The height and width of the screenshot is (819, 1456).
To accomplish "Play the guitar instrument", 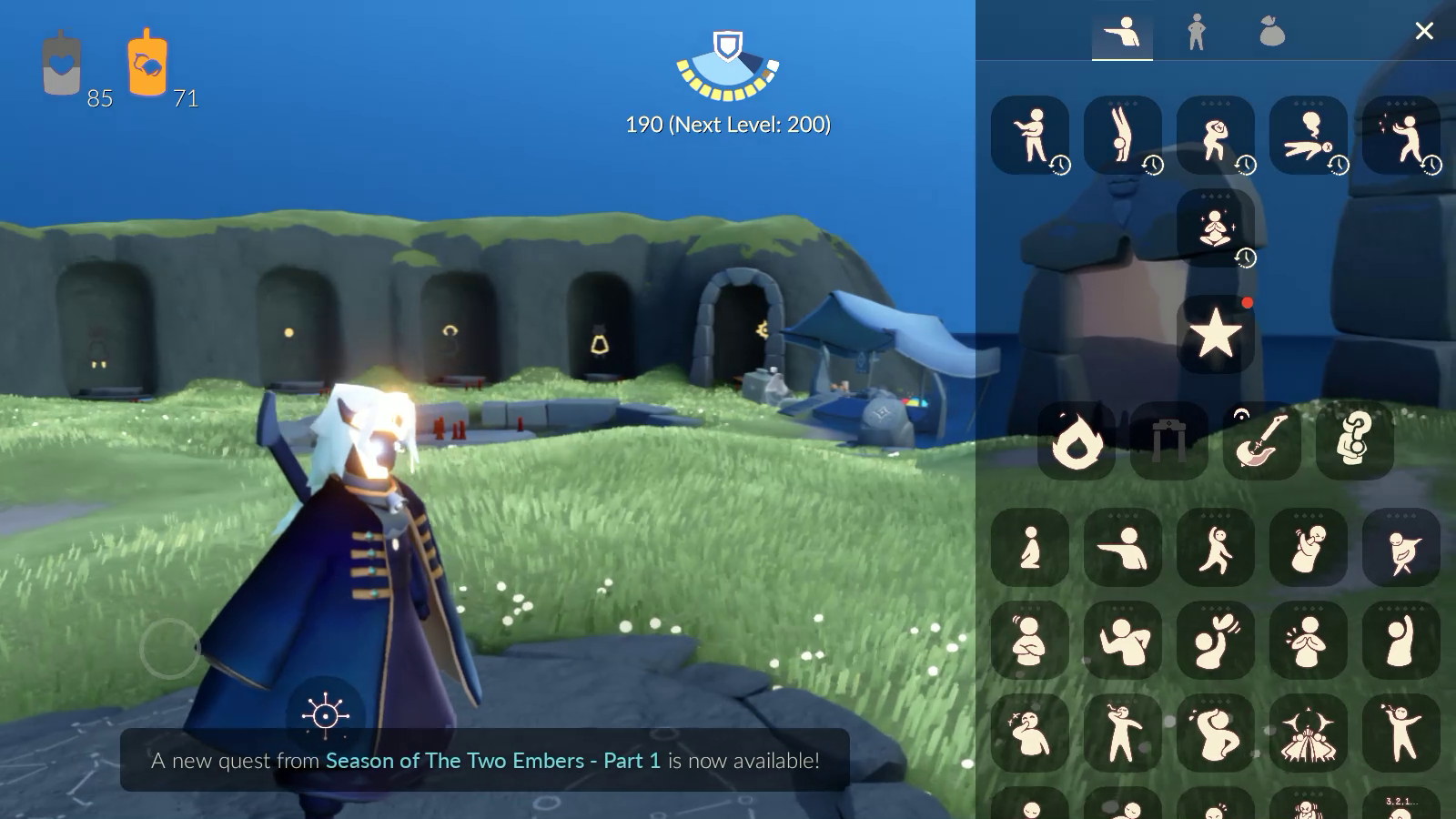I will [x=1261, y=441].
